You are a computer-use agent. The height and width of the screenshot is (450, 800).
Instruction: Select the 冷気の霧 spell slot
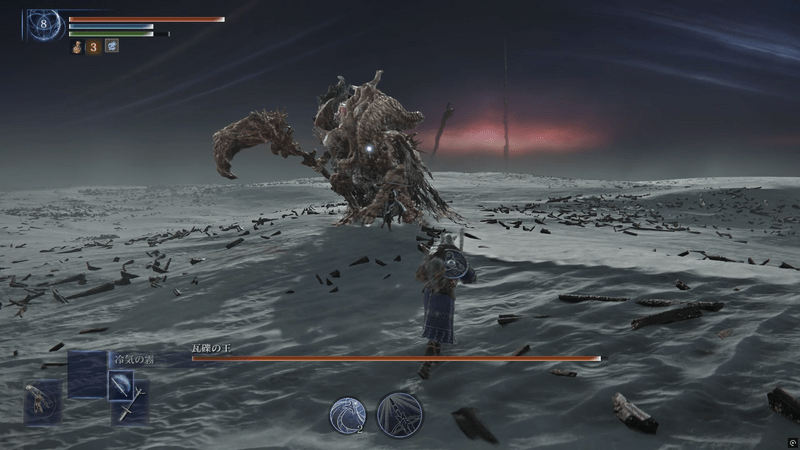(86, 372)
